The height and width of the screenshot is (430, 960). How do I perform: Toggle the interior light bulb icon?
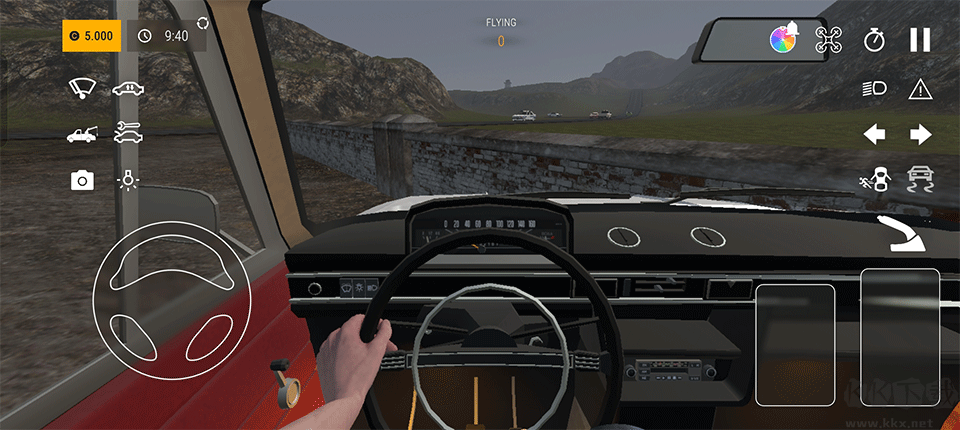tap(127, 180)
